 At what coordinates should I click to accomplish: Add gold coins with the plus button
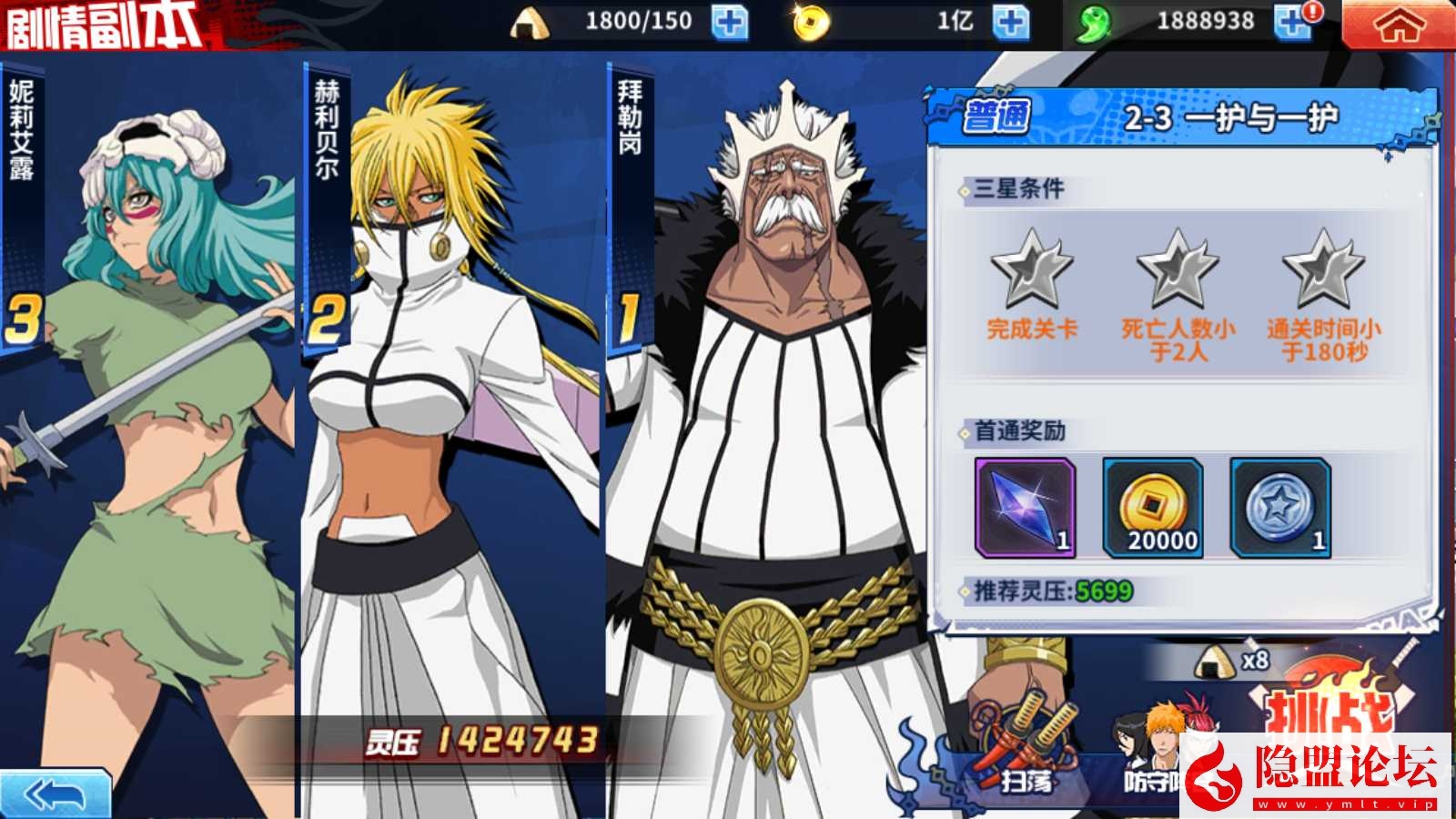point(1010,22)
